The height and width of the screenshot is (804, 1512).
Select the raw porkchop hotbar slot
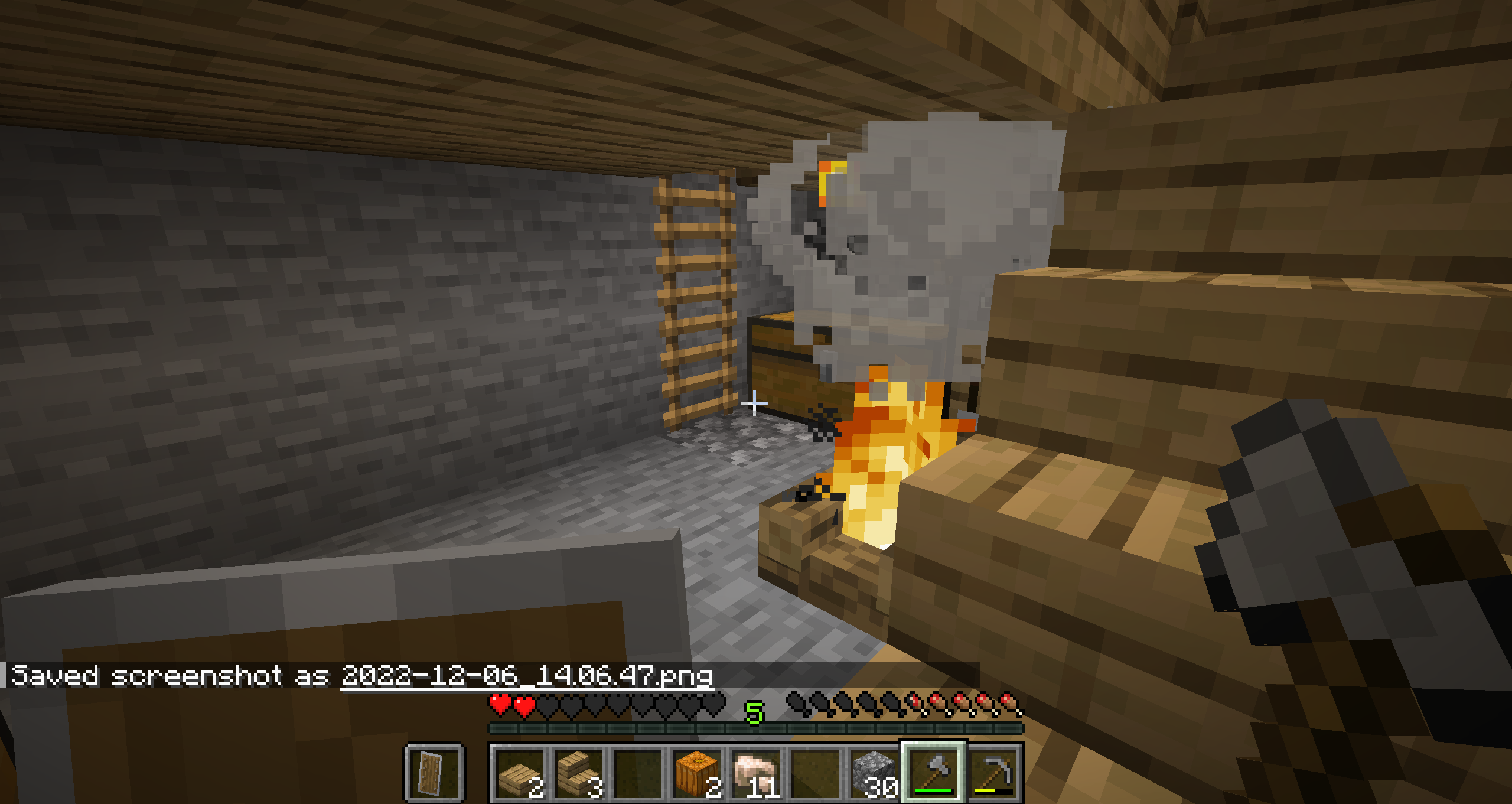pos(756,773)
